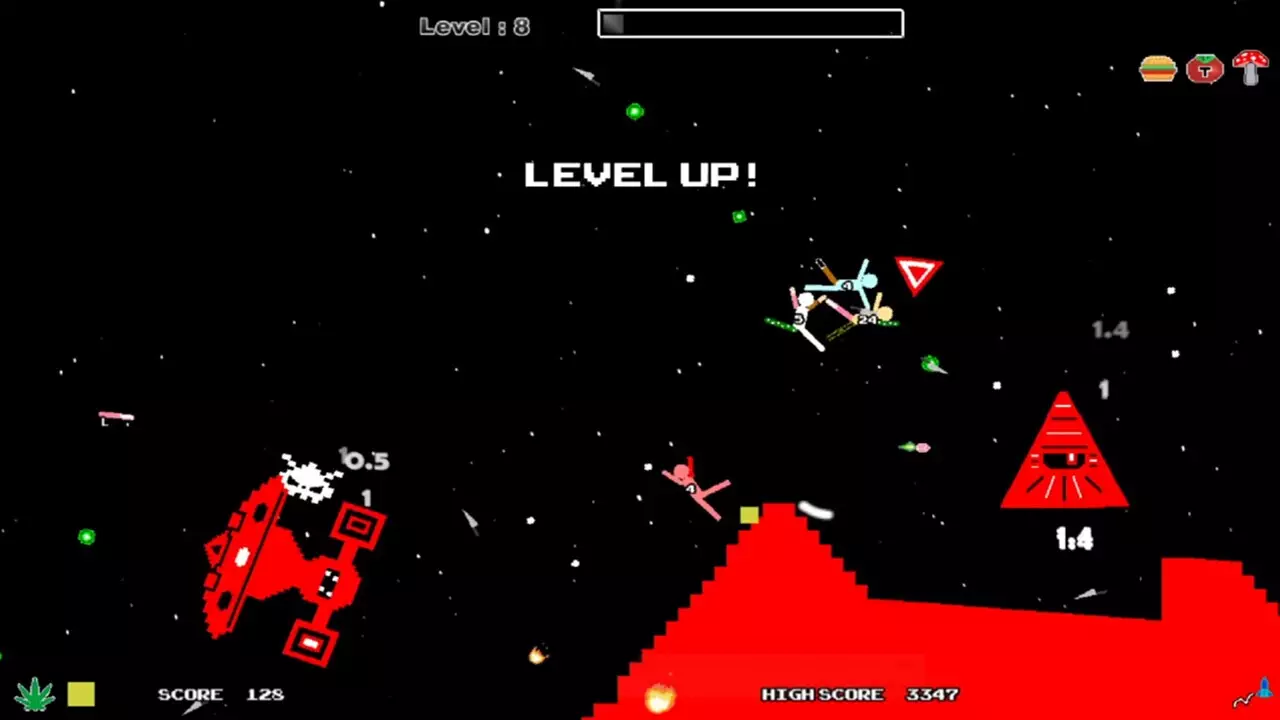Click the yellow pickup block on the hill
Screen dimensions: 1280x720
[749, 513]
